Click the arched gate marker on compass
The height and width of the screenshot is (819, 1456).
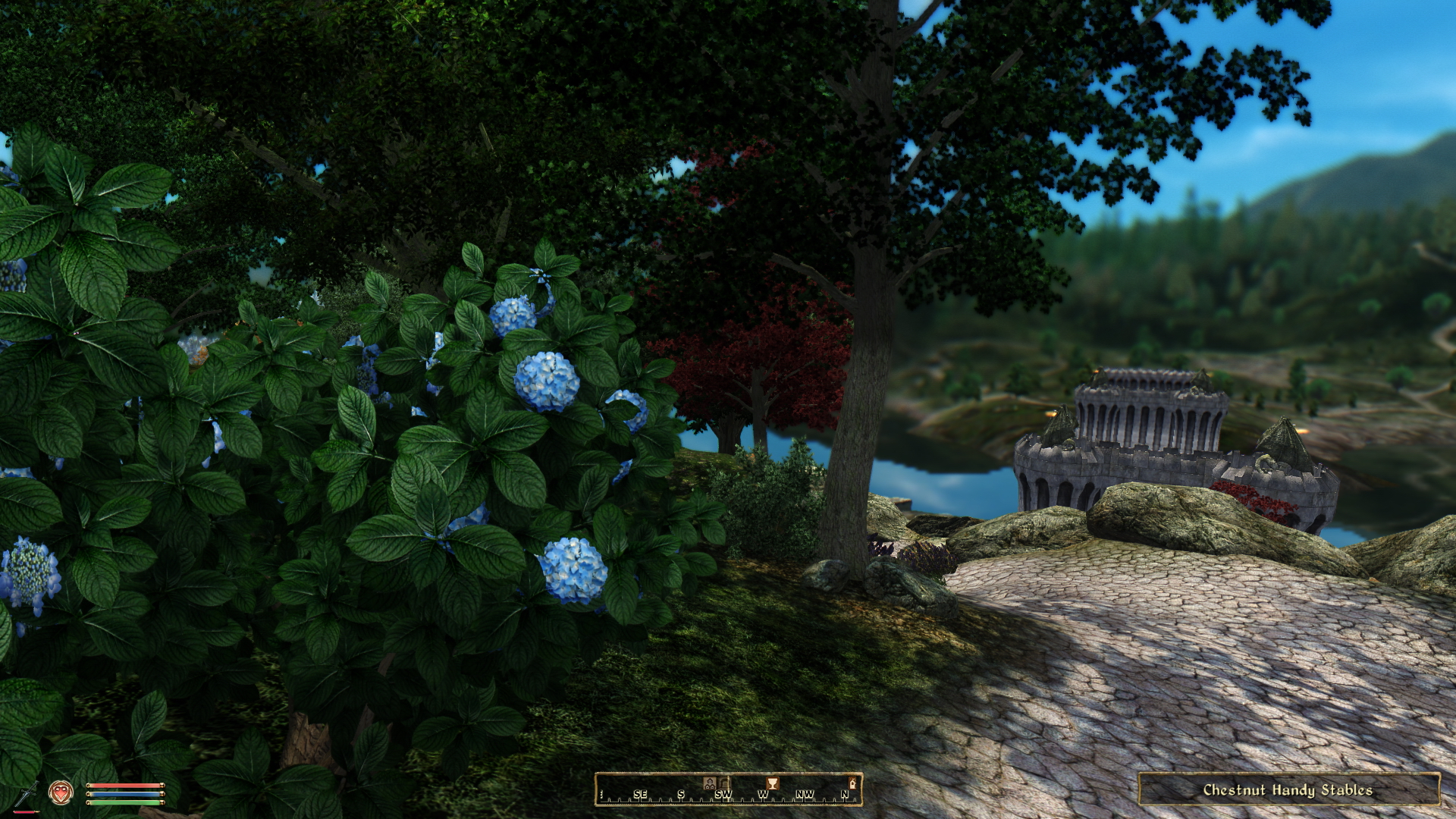(x=724, y=783)
